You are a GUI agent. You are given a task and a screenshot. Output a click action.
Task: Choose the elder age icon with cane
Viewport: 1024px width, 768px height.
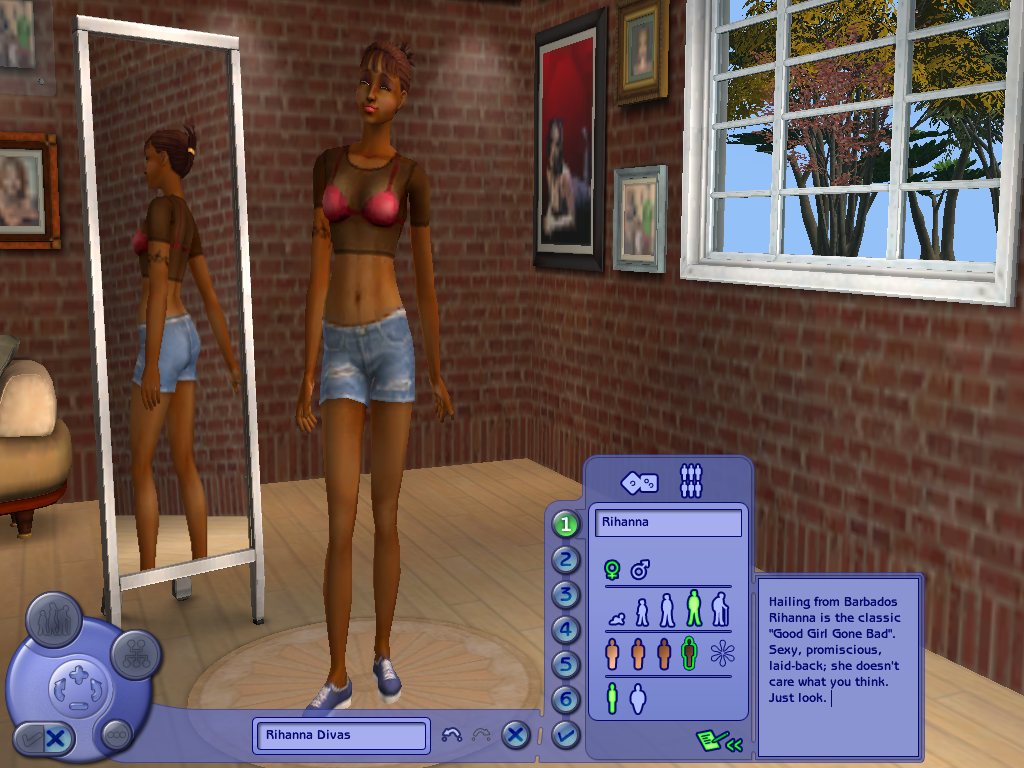pos(720,609)
